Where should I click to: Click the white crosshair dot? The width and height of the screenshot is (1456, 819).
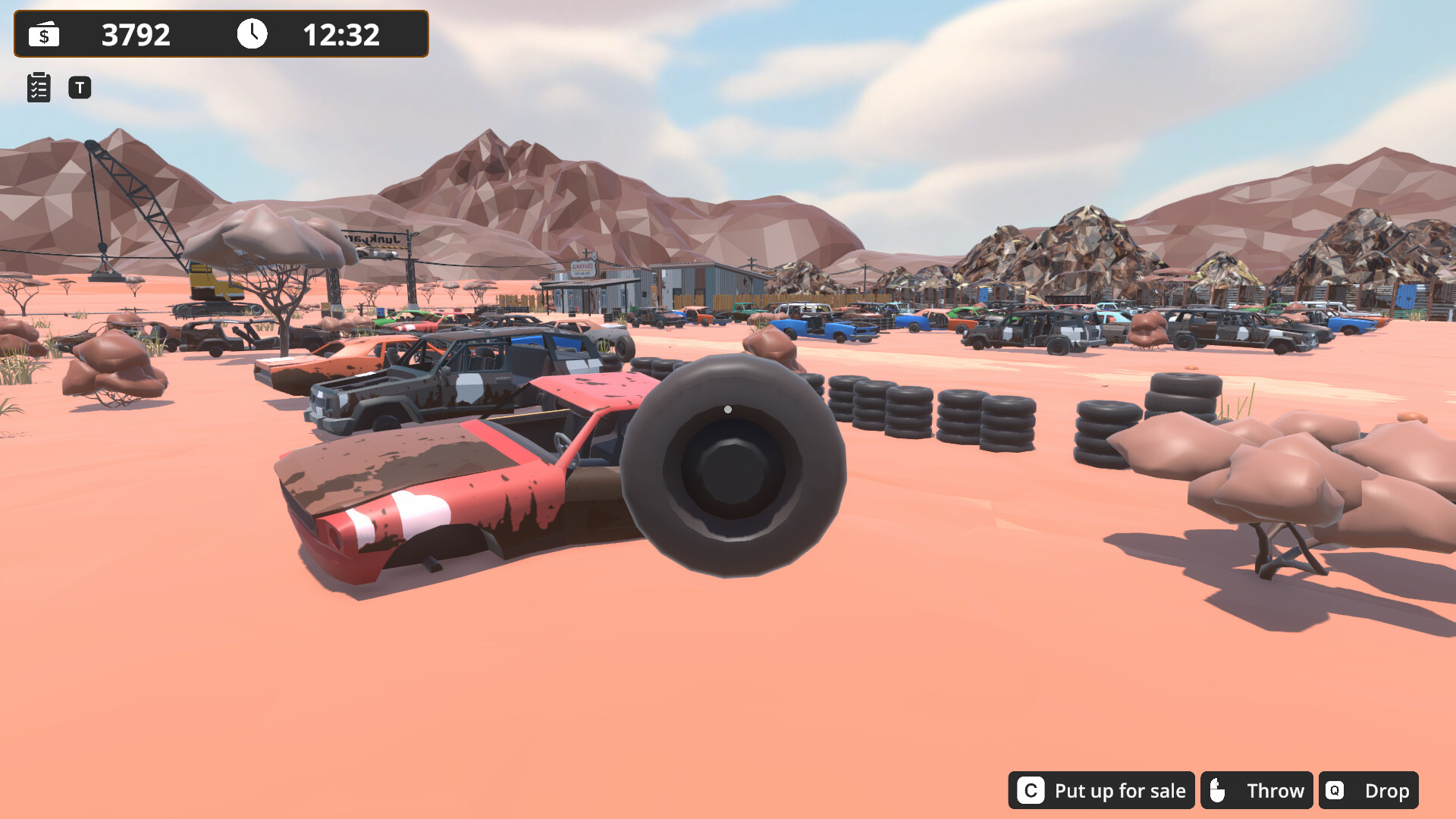(728, 409)
